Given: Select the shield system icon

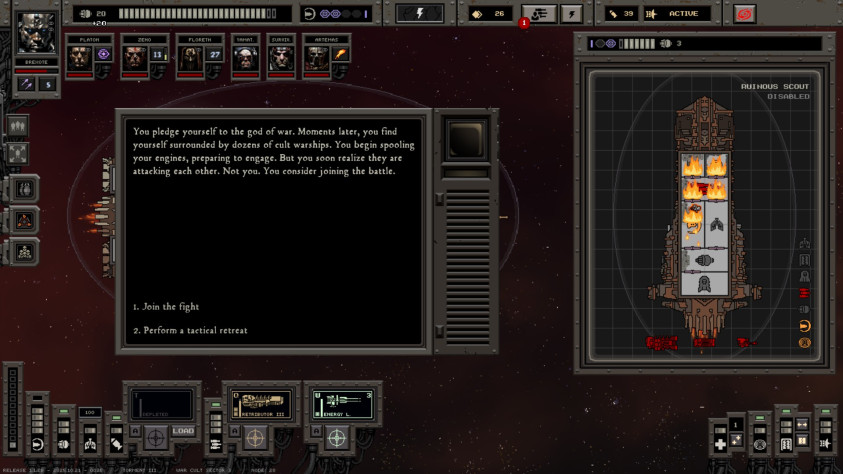Looking at the screenshot, I should (37, 443).
